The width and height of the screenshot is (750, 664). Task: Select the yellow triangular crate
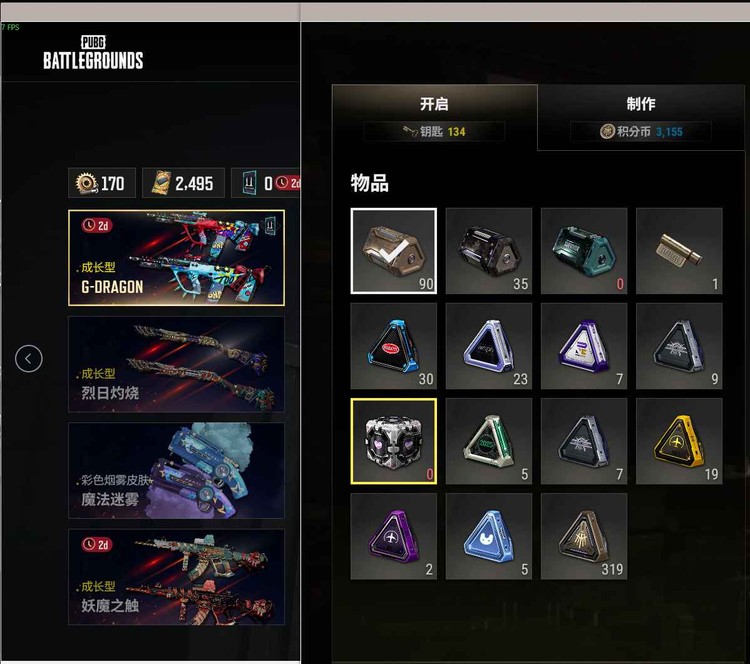coord(679,441)
